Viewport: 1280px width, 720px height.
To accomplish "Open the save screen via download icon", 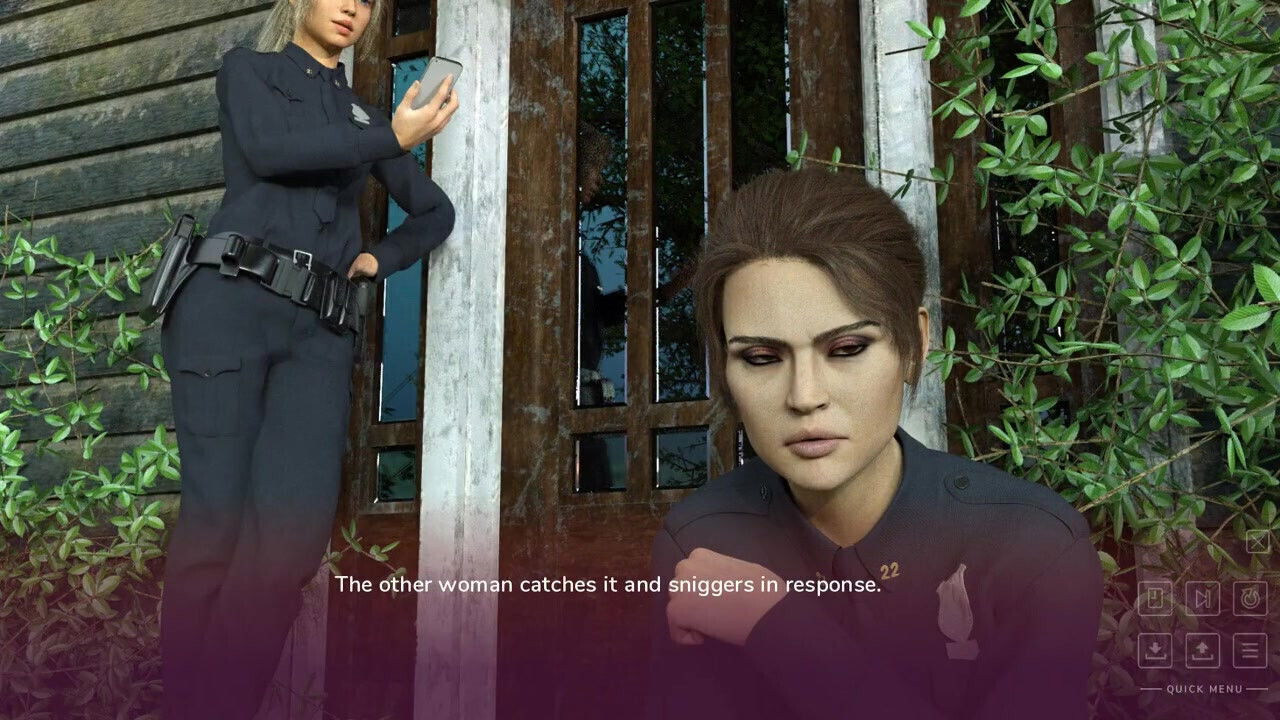I will (x=1155, y=648).
